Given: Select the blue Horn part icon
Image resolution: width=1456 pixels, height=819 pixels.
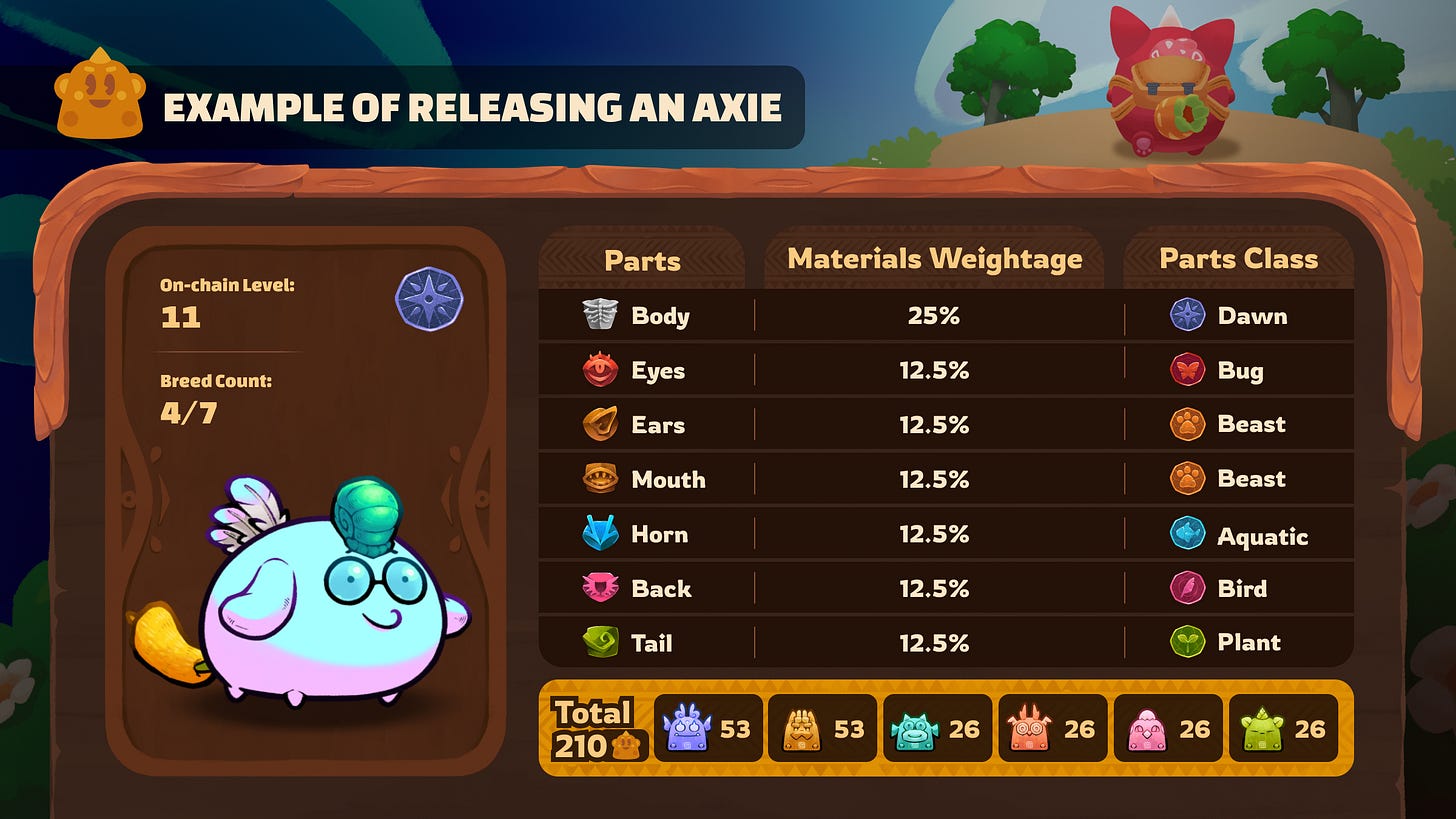Looking at the screenshot, I should pos(600,534).
